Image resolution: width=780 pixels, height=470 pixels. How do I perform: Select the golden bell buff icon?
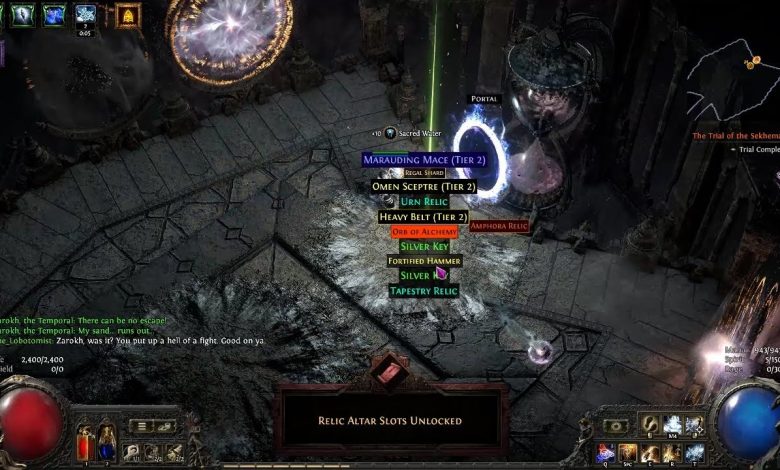[x=128, y=15]
